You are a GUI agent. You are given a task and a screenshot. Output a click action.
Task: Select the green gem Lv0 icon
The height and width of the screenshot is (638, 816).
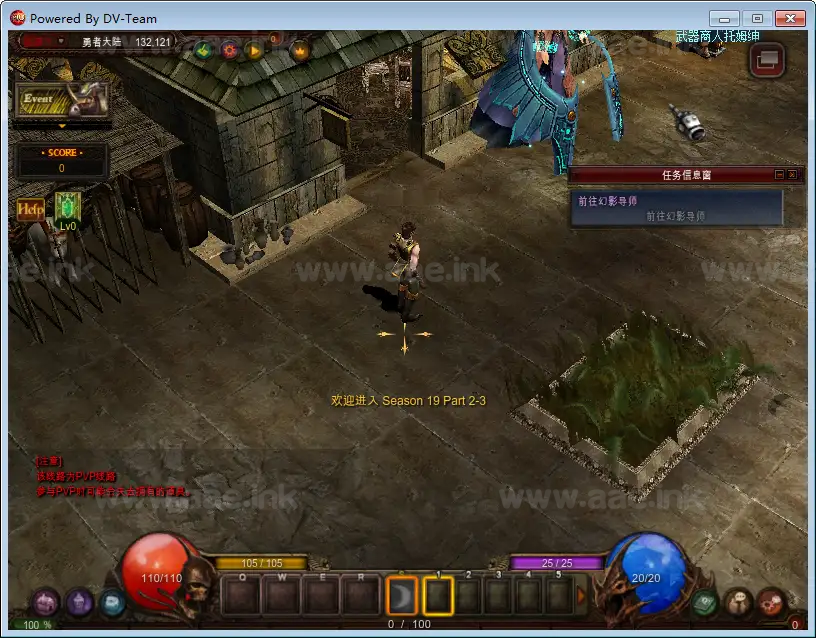68,207
